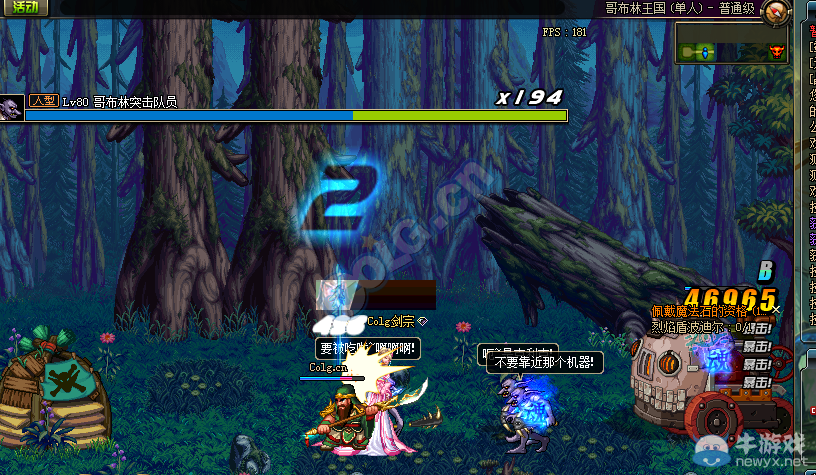Click the compass icon beside the dungeon name
The width and height of the screenshot is (816, 475).
[x=776, y=13]
